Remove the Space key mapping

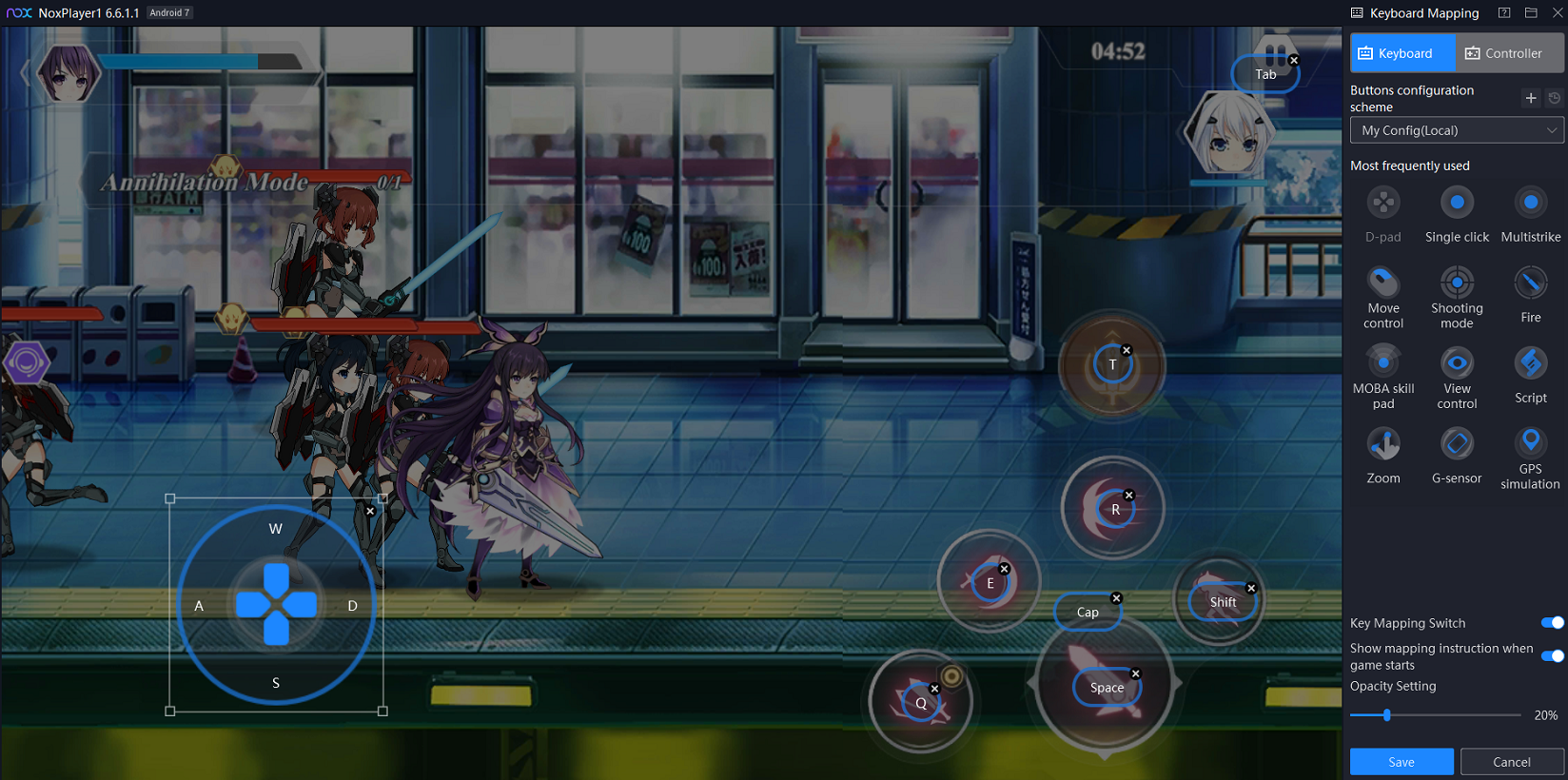pyautogui.click(x=1135, y=673)
